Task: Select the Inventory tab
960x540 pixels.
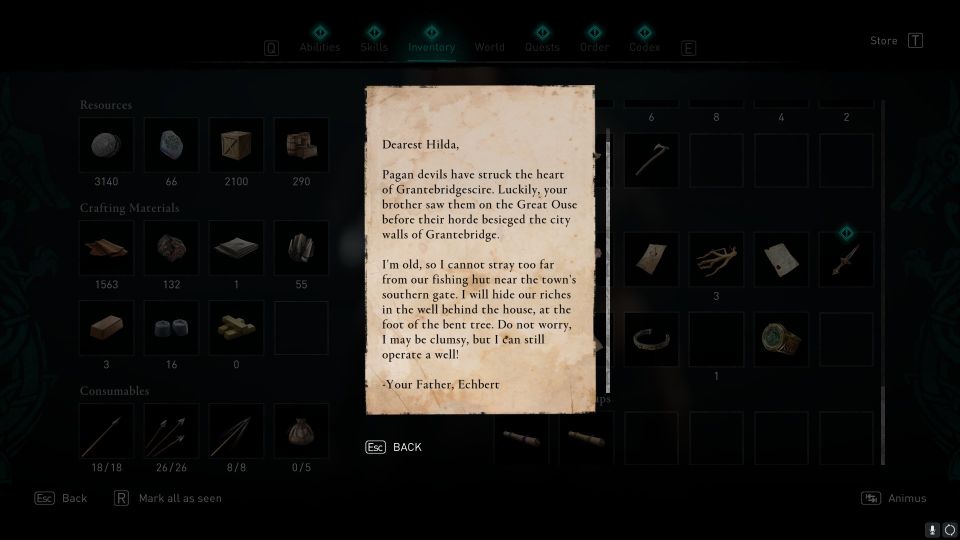Action: coord(431,47)
